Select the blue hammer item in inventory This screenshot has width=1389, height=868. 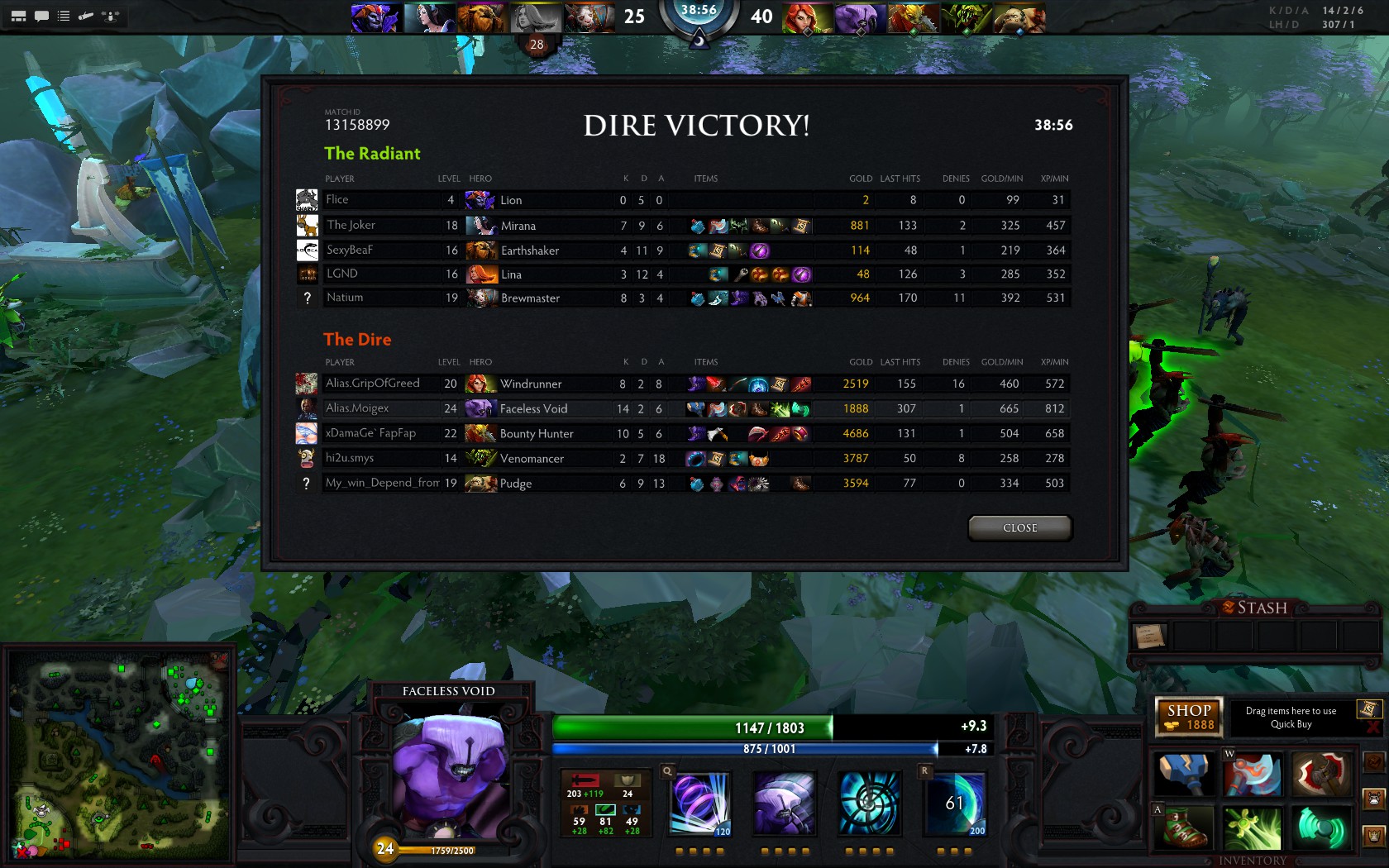[x=1184, y=774]
